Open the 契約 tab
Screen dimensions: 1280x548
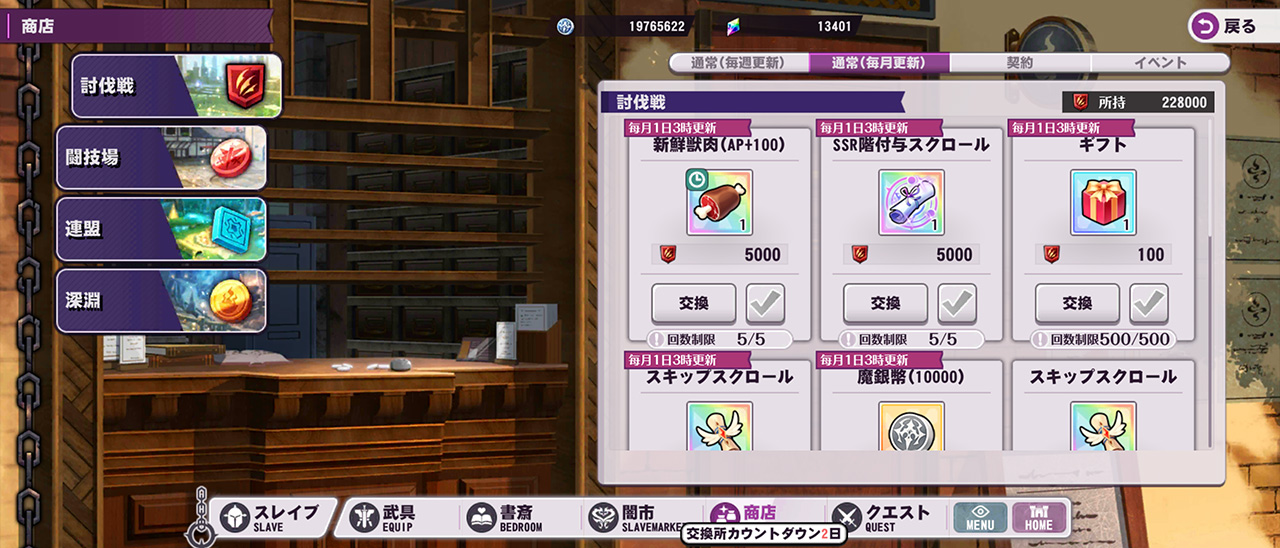point(1019,62)
